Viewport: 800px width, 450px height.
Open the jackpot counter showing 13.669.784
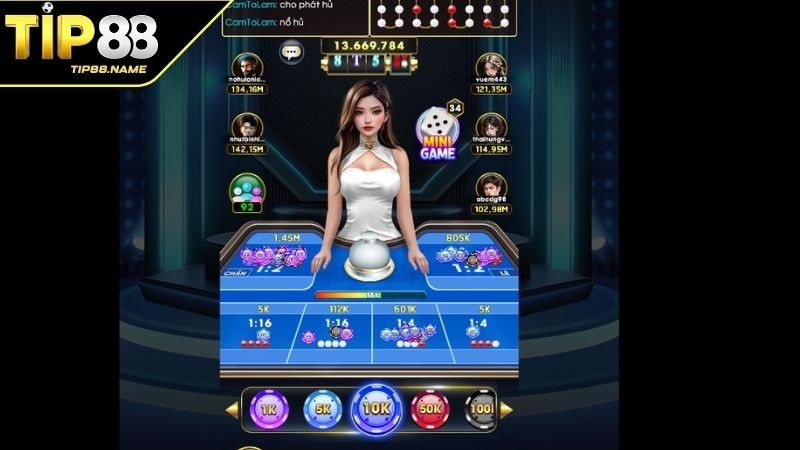(370, 45)
